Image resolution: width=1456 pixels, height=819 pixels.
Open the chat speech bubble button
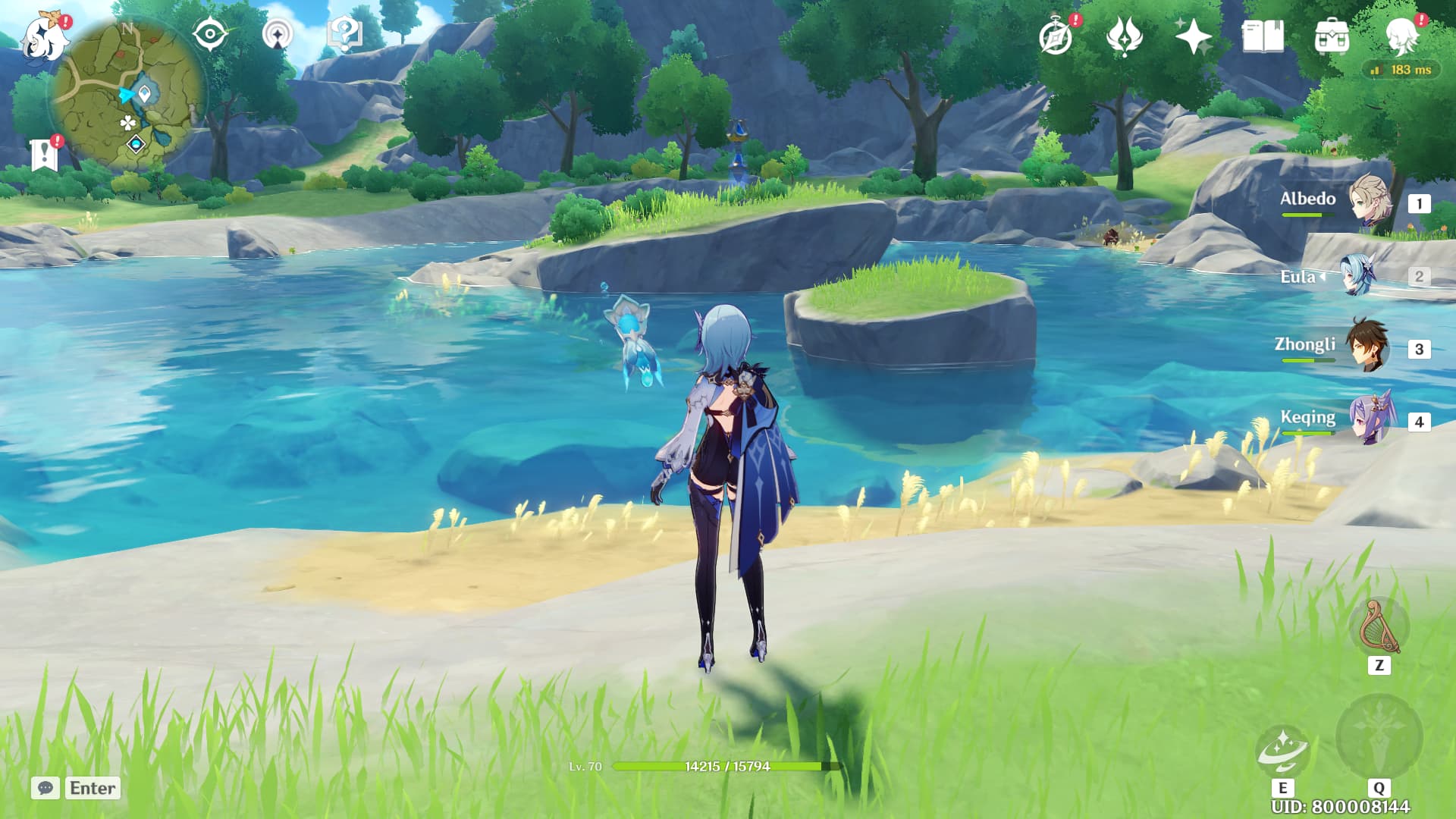[45, 788]
